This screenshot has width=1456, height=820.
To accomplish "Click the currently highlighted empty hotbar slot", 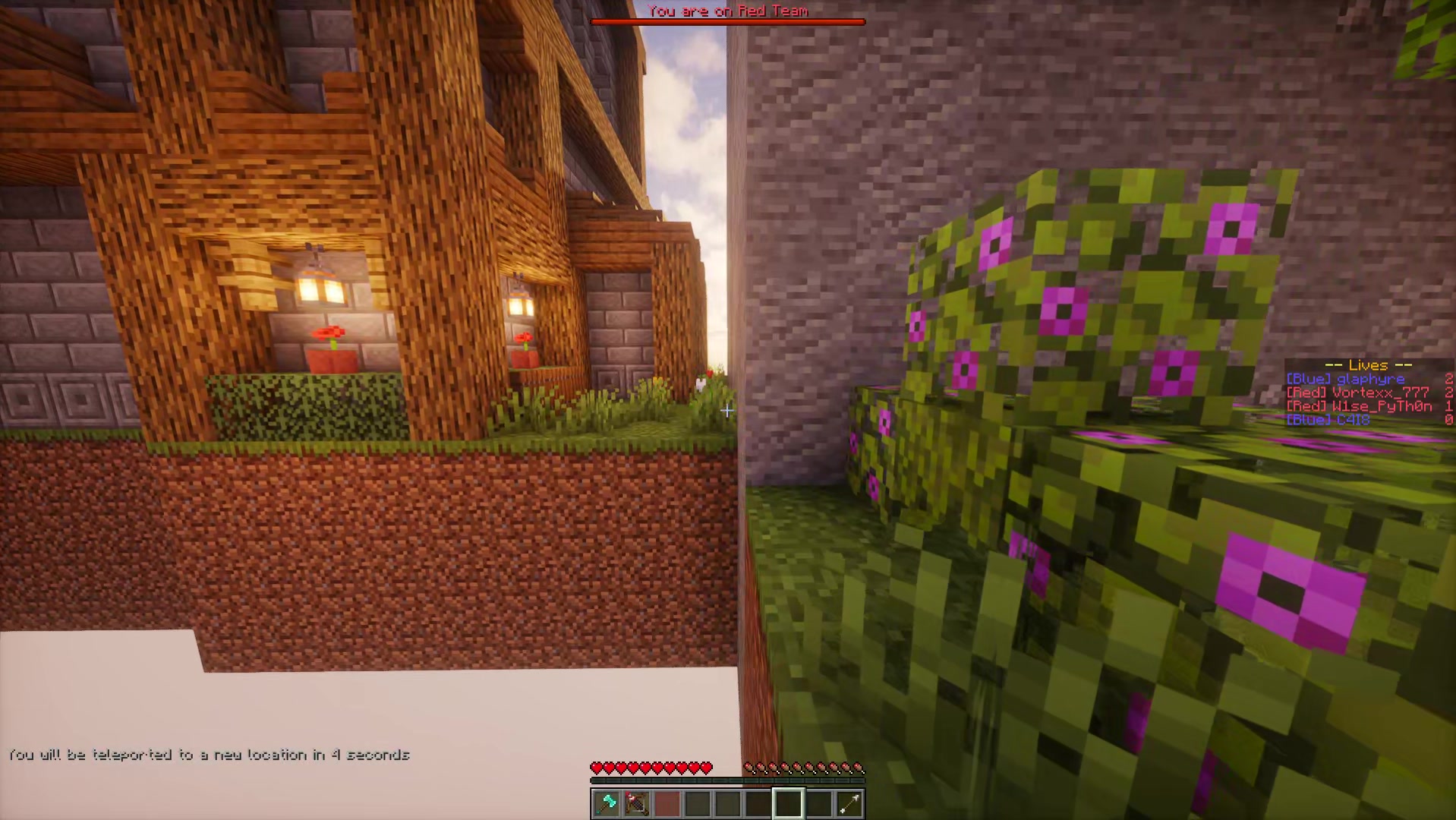I will pos(789,803).
